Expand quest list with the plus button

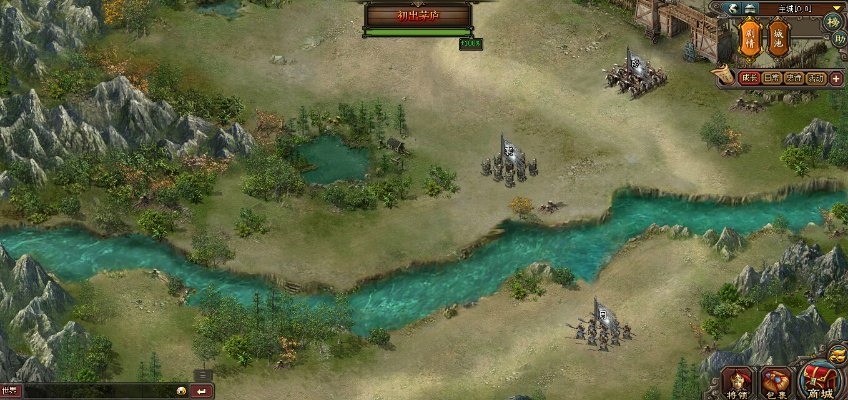coord(836,78)
